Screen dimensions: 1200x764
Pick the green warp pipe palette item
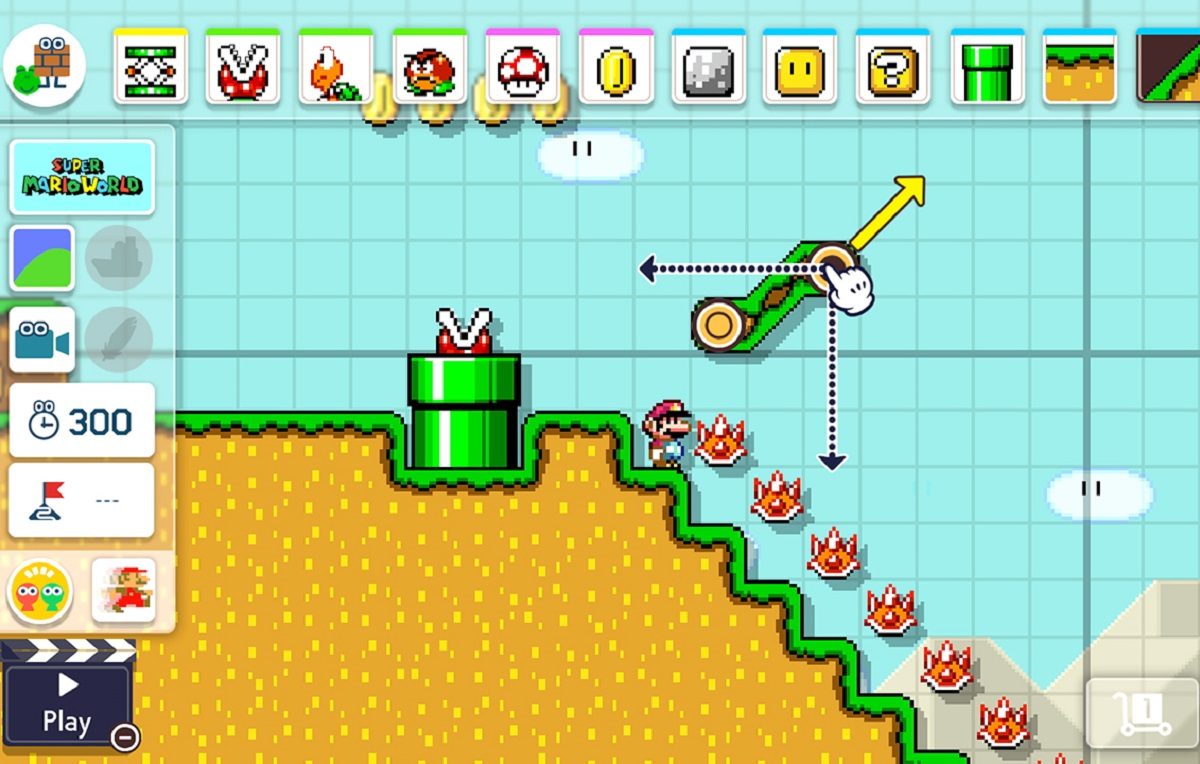click(986, 68)
